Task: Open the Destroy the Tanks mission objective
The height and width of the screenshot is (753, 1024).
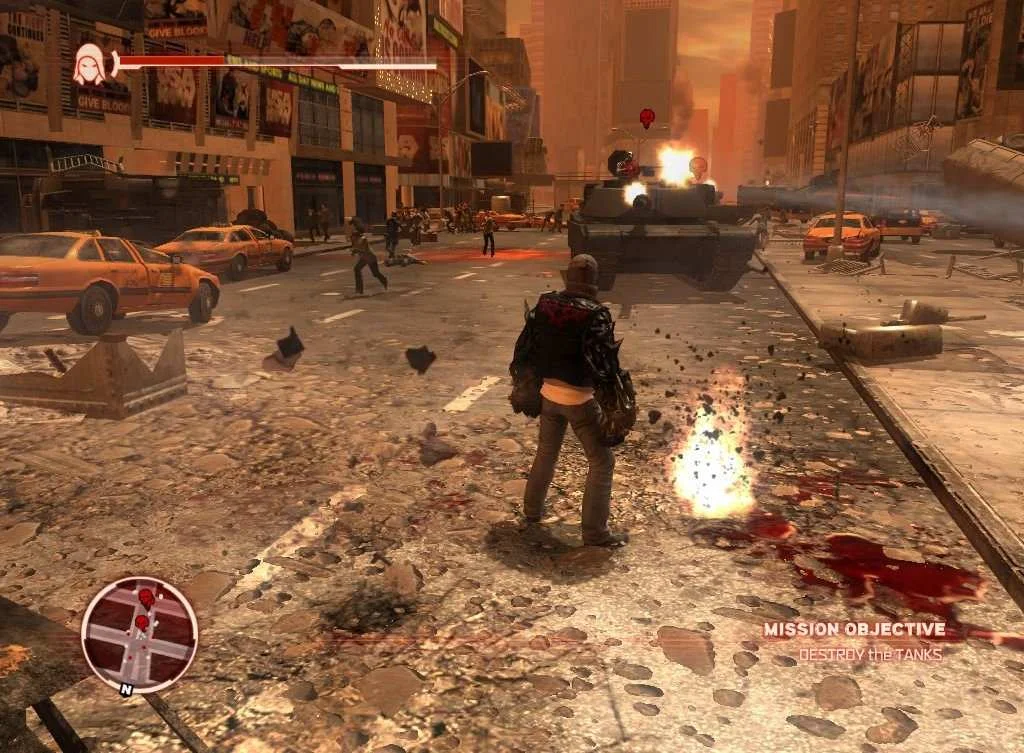Action: [x=869, y=654]
